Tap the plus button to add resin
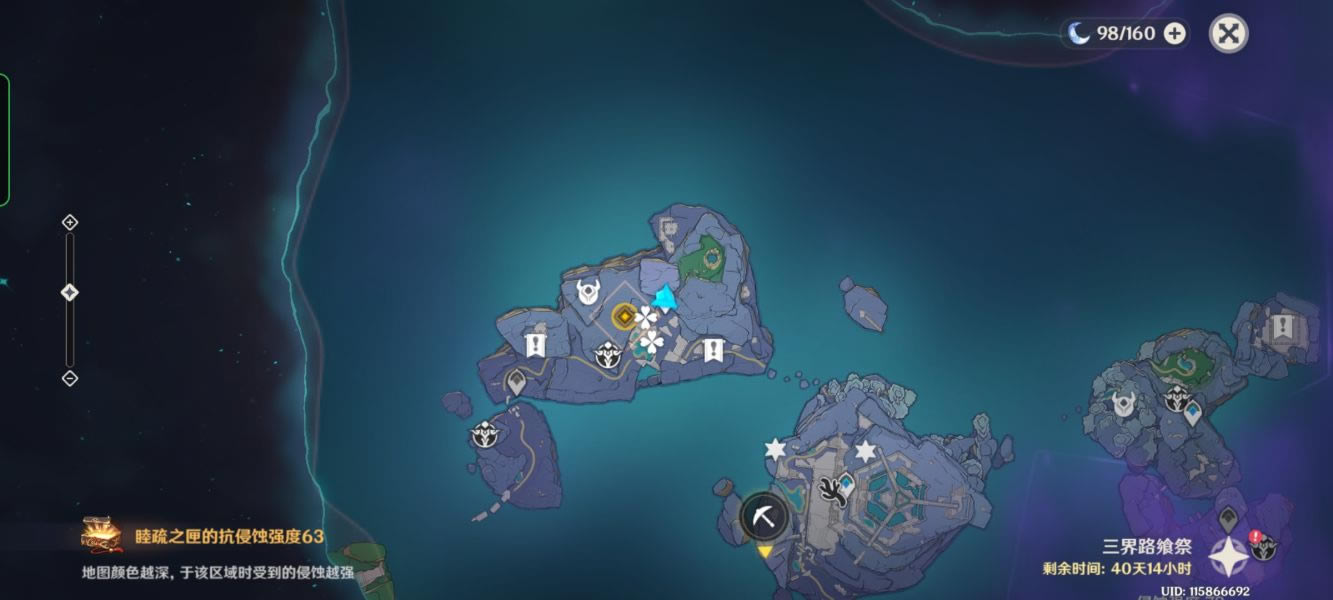The height and width of the screenshot is (600, 1333). click(1175, 34)
